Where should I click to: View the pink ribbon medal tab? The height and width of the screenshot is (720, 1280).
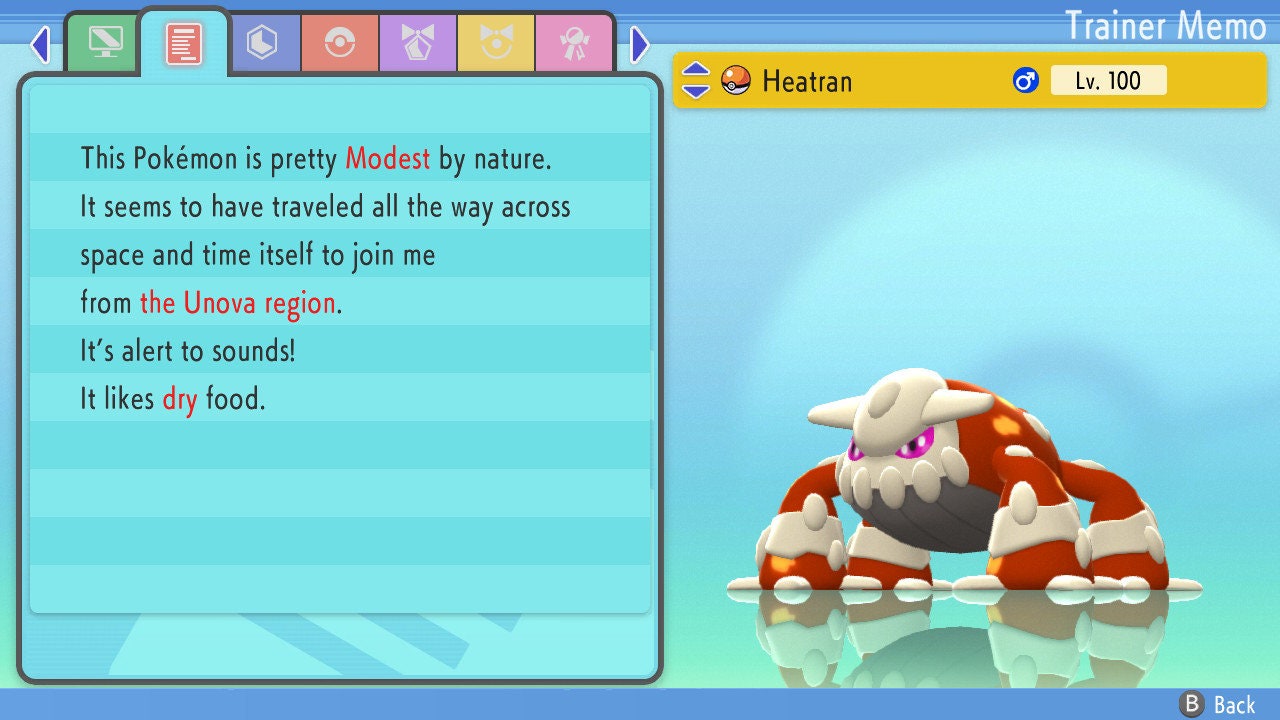[x=573, y=43]
